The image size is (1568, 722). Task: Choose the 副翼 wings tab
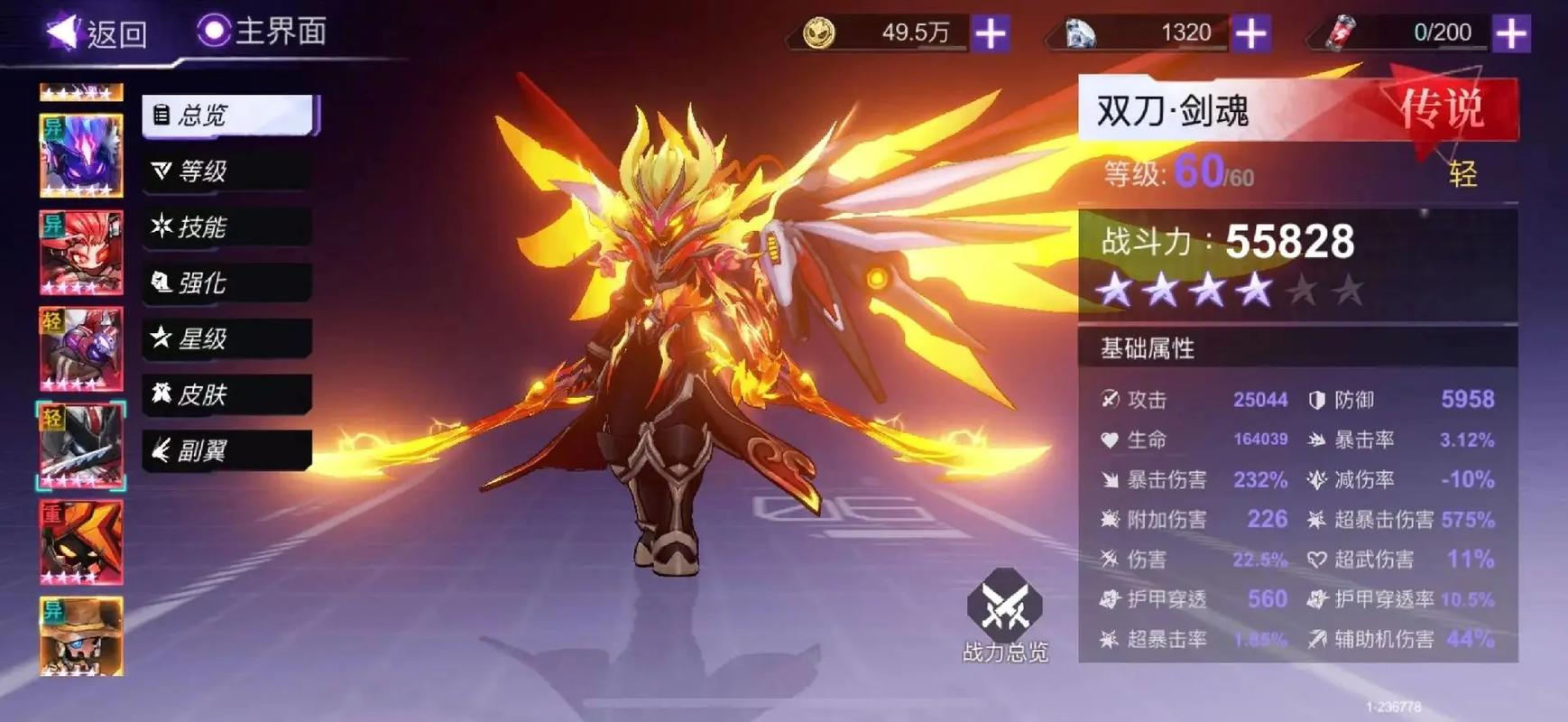coord(227,450)
